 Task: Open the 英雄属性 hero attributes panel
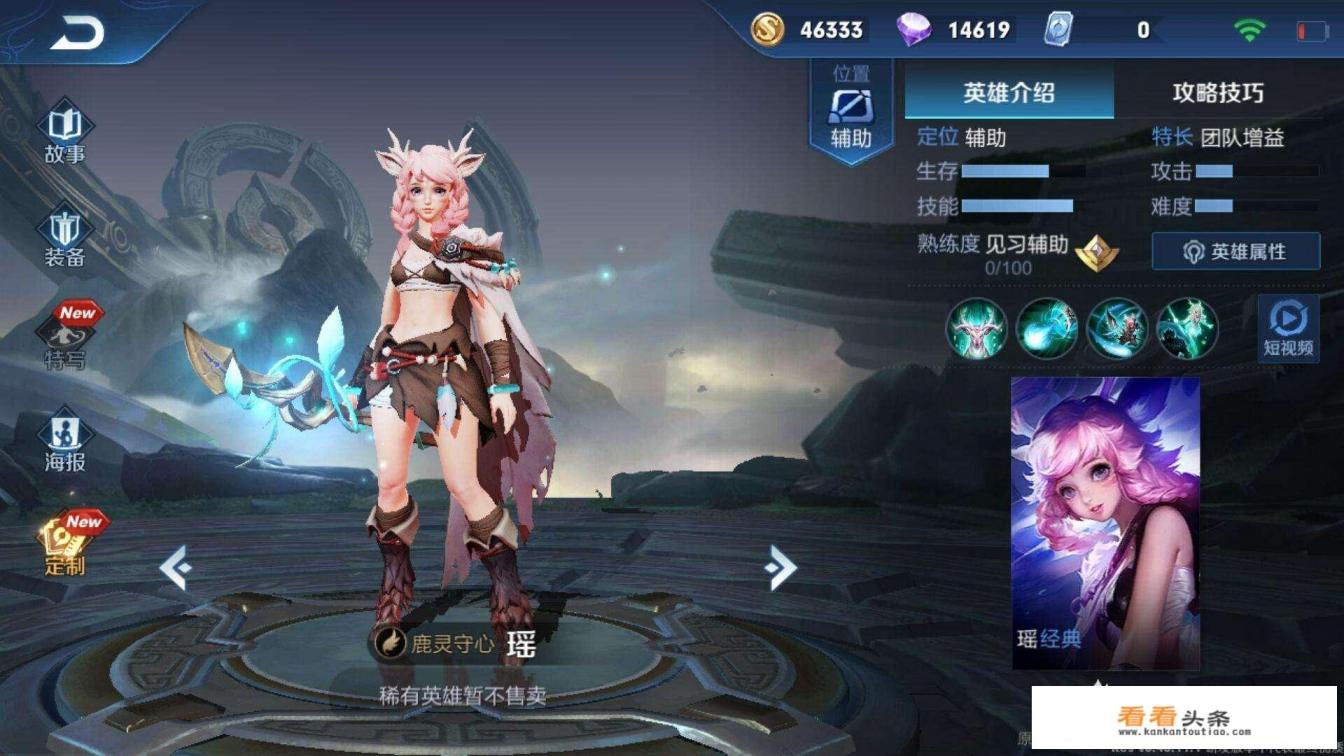click(1235, 251)
